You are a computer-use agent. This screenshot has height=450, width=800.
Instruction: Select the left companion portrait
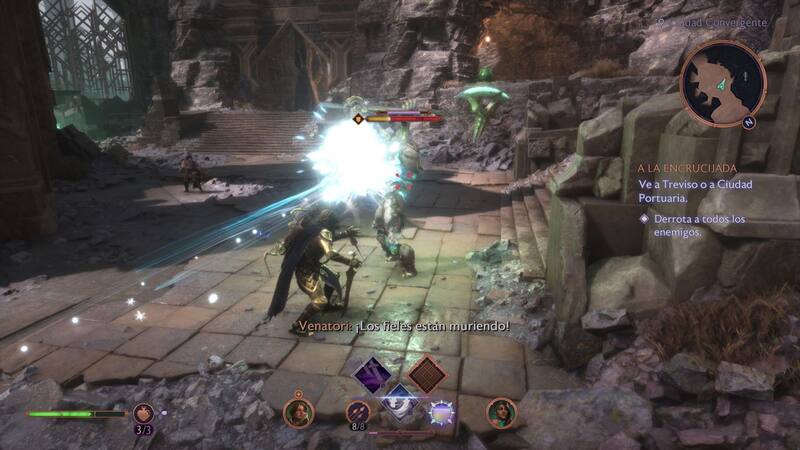298,412
